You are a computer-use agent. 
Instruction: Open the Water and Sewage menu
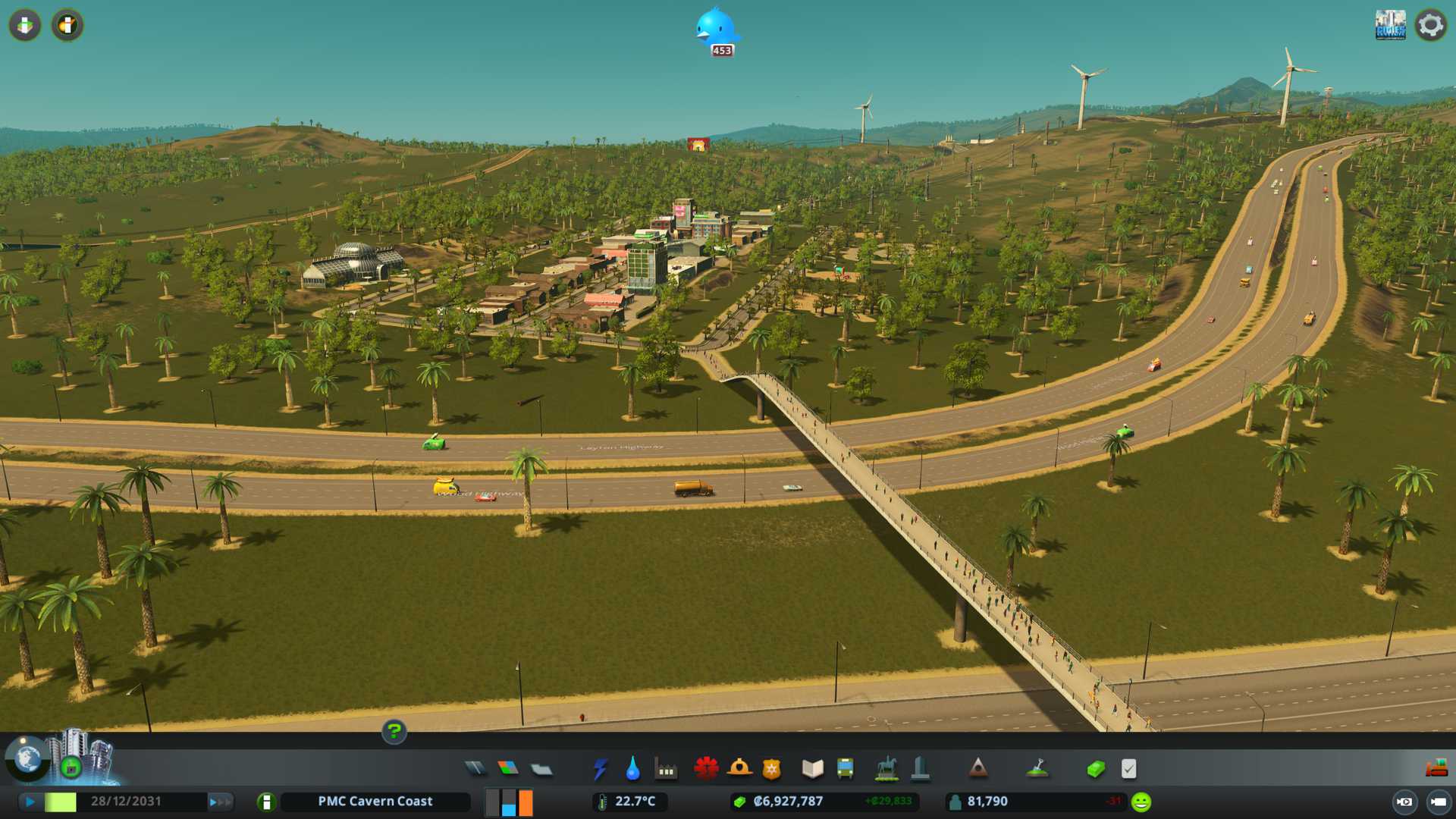pyautogui.click(x=633, y=769)
